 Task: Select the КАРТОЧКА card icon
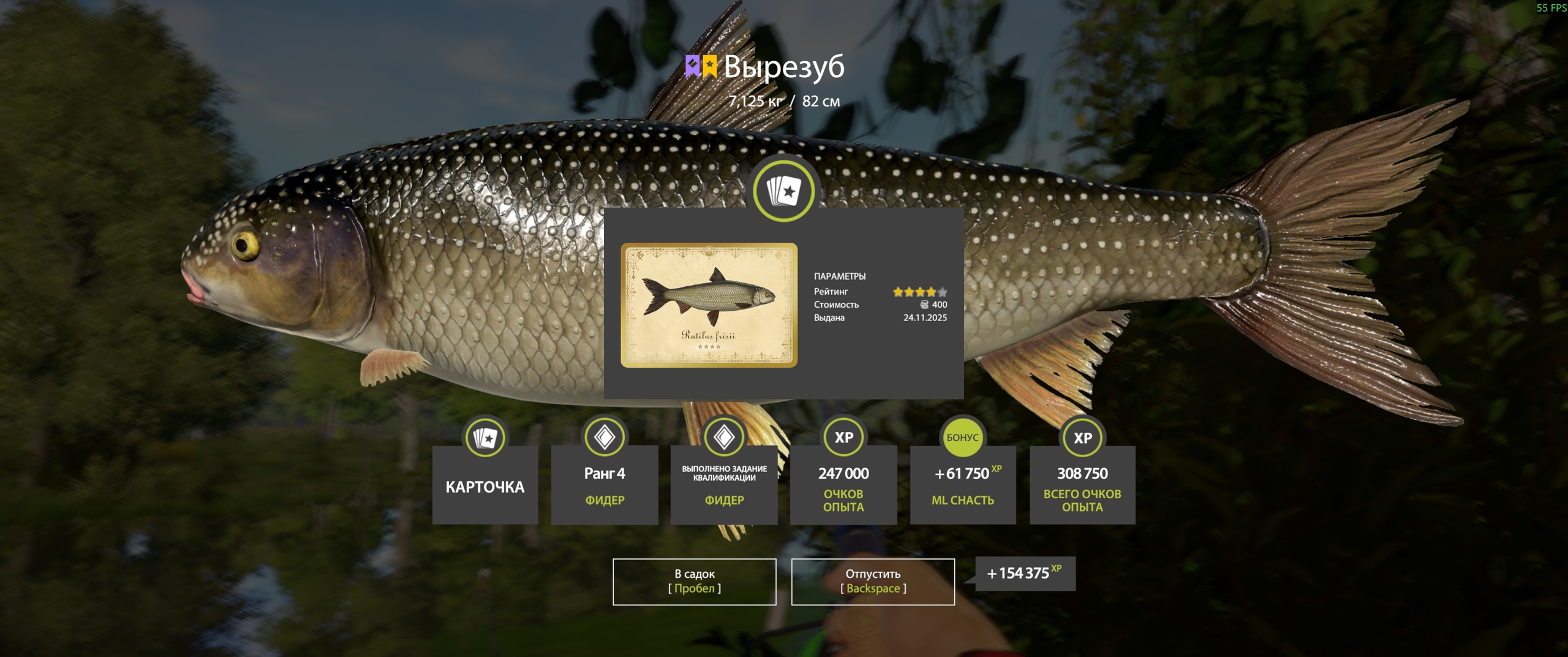tap(484, 436)
